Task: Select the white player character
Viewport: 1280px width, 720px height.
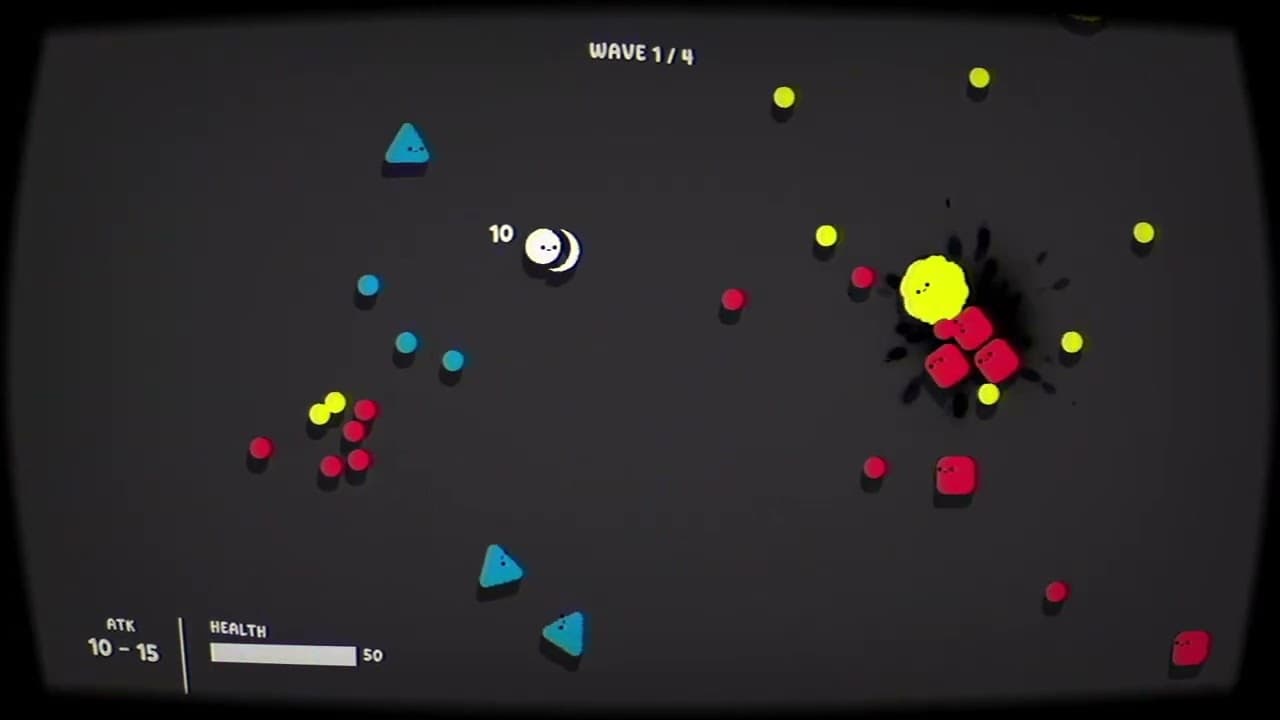Action: [x=545, y=248]
